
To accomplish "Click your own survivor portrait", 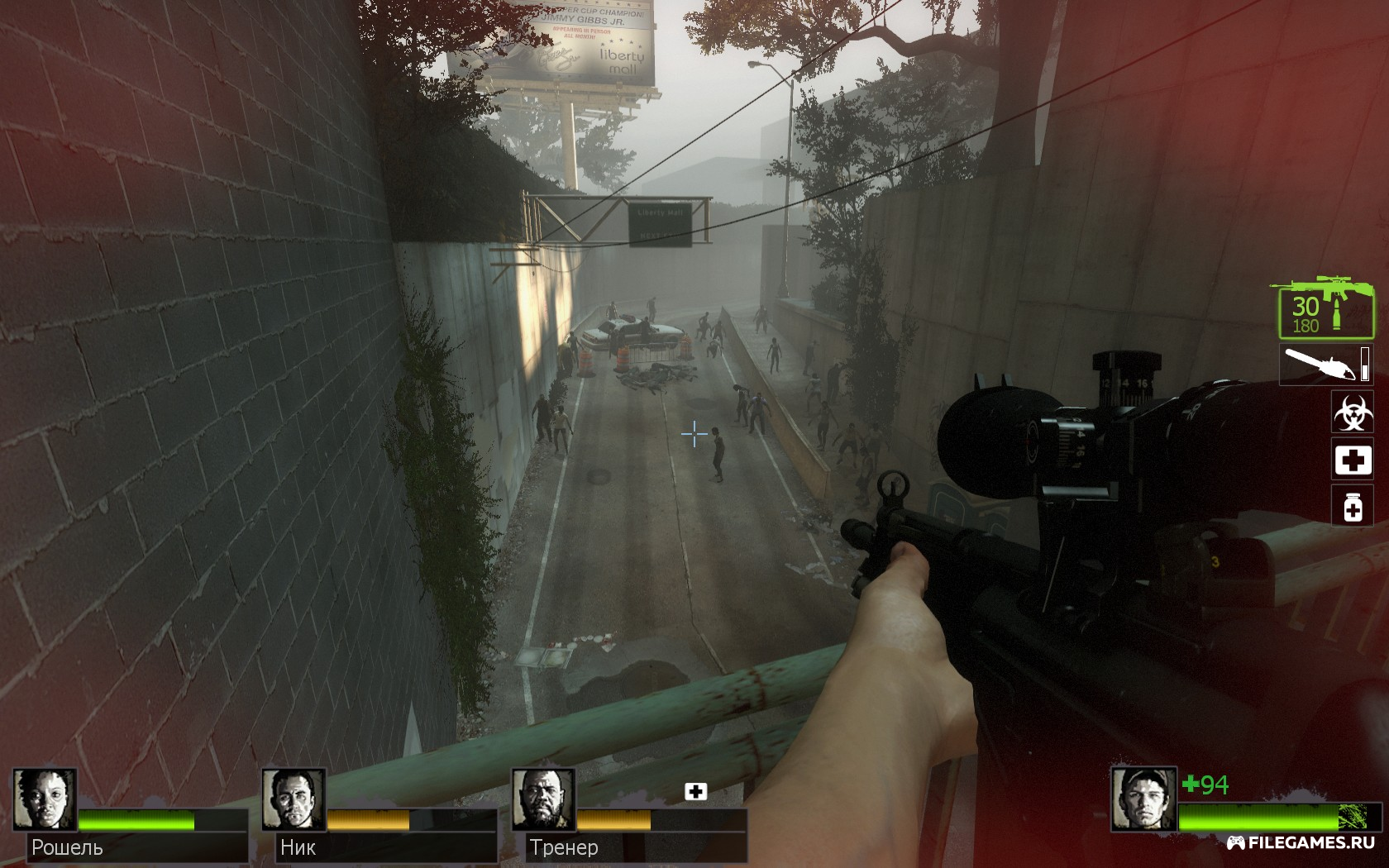I will click(1143, 799).
